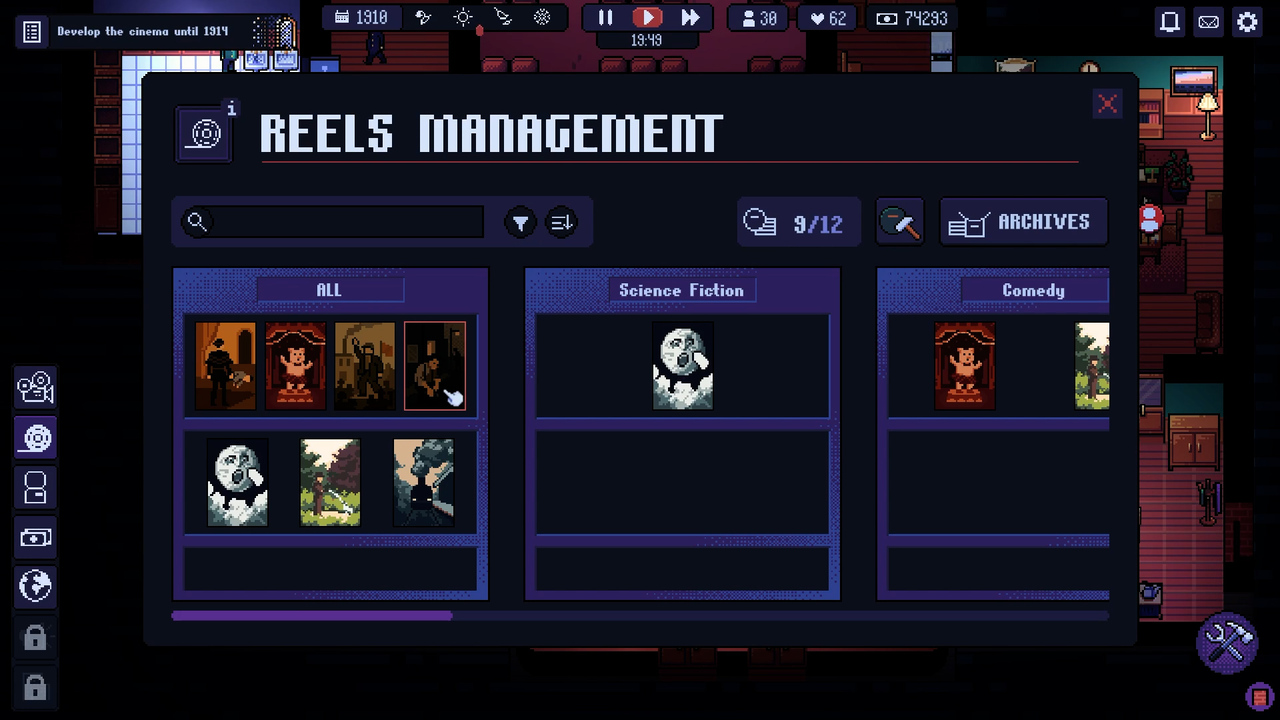The width and height of the screenshot is (1280, 720).
Task: Select the steam train reel in ALL
Action: 423,482
